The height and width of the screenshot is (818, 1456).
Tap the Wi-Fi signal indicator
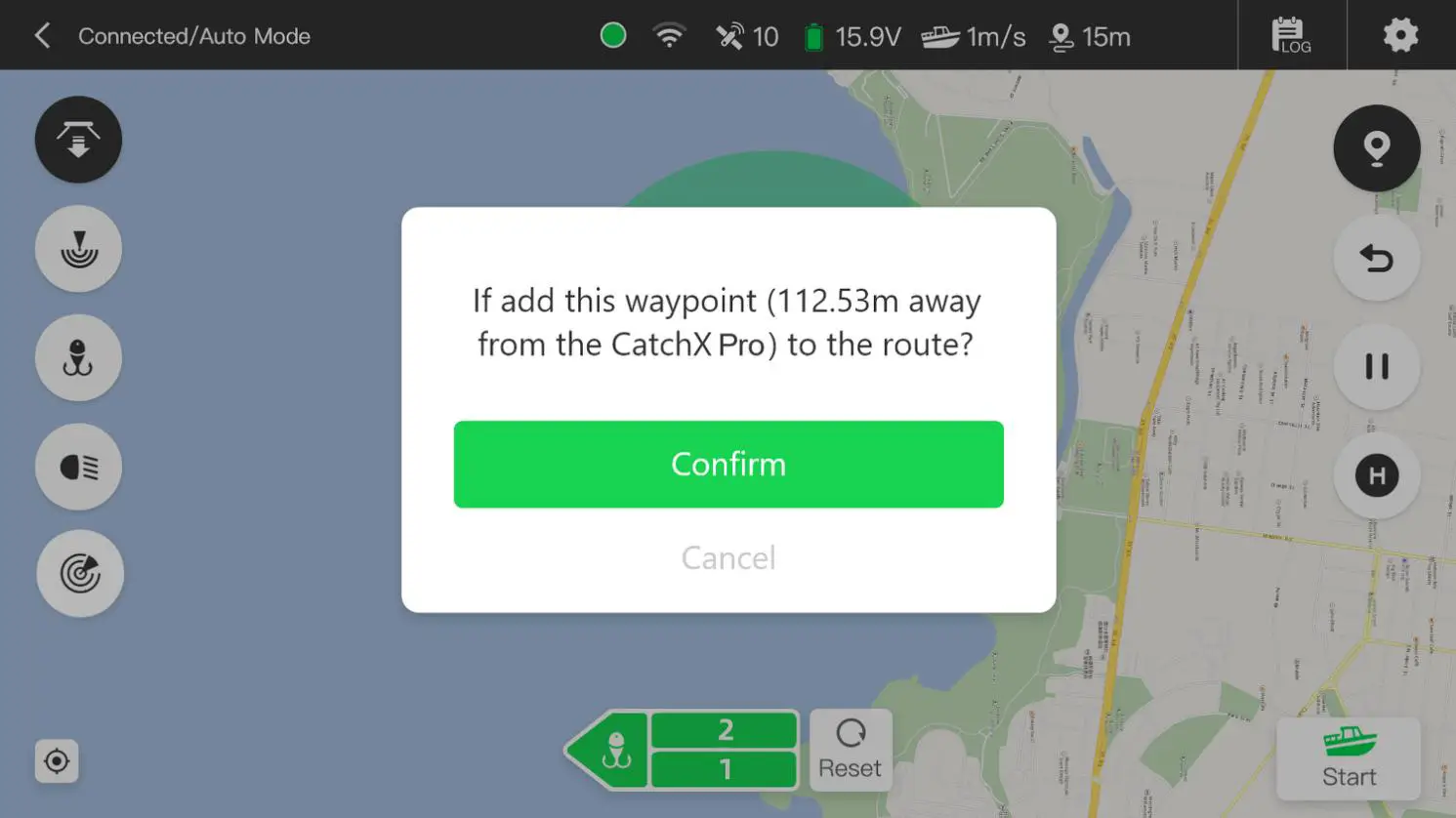(670, 35)
